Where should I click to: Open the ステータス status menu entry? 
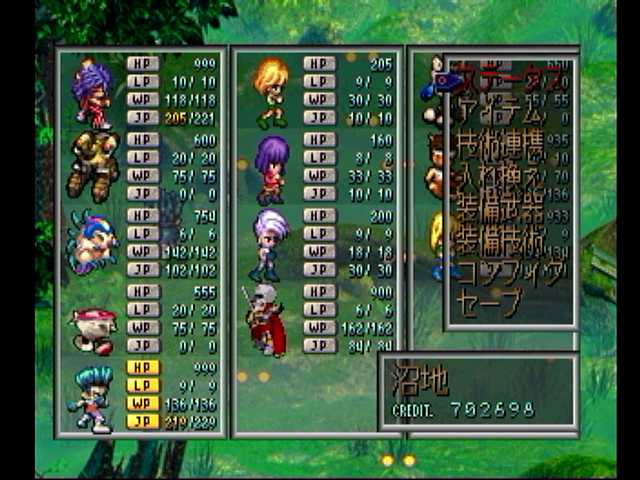[503, 74]
